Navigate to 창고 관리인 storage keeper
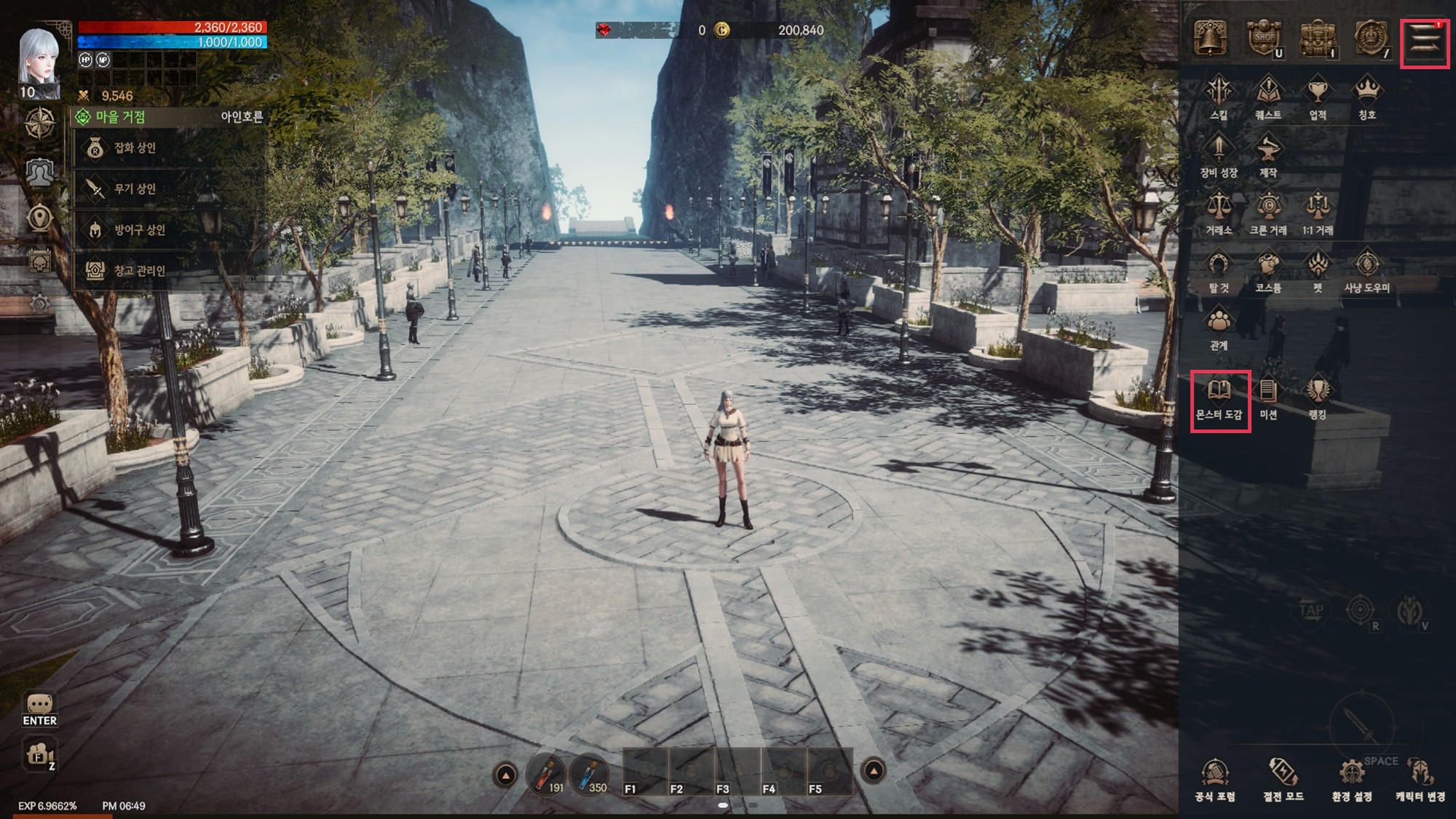 coord(138,271)
